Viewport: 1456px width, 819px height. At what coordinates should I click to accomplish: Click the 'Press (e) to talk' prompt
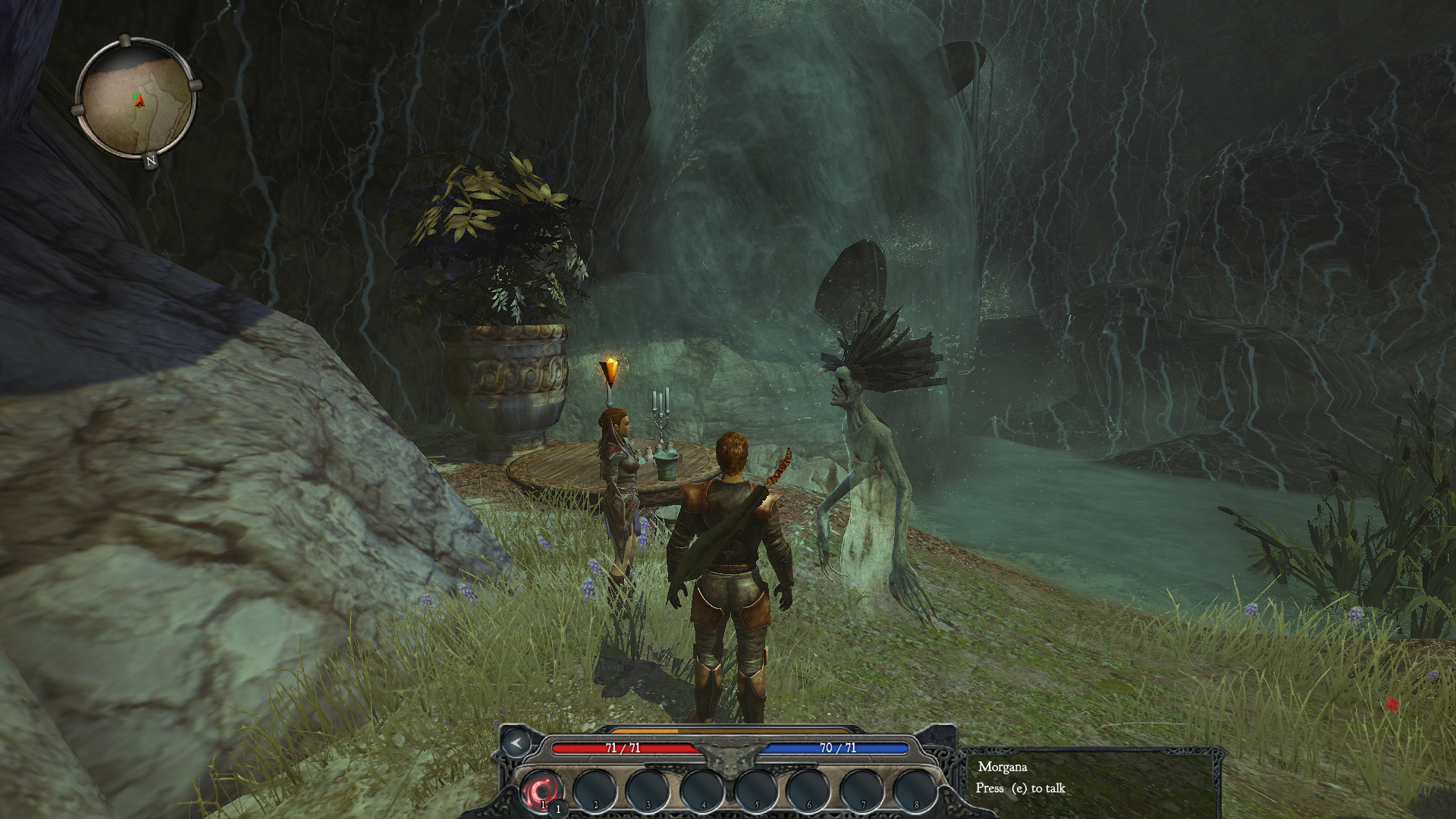1021,788
